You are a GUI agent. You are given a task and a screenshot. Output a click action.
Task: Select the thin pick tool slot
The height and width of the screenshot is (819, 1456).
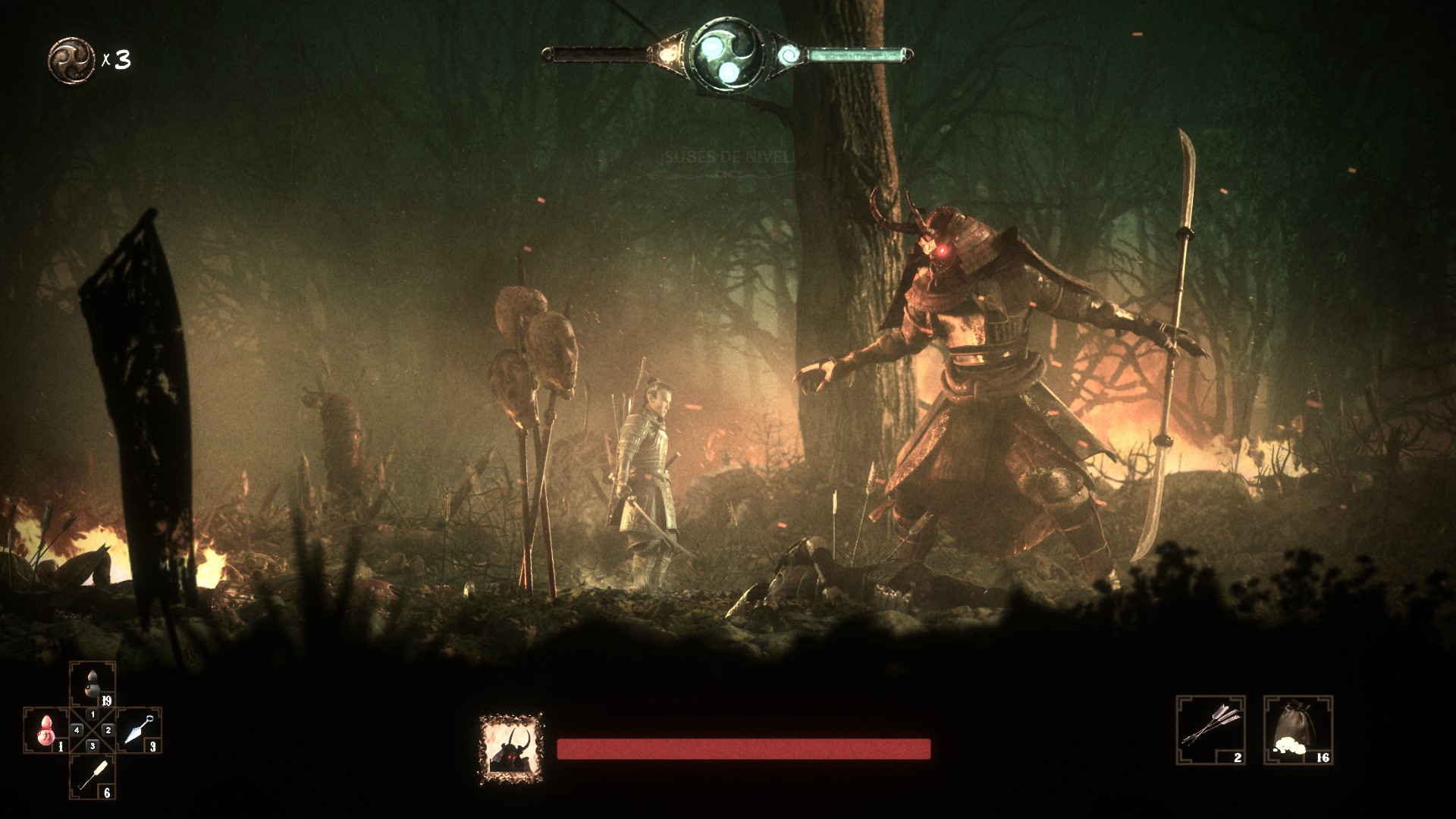(93, 776)
